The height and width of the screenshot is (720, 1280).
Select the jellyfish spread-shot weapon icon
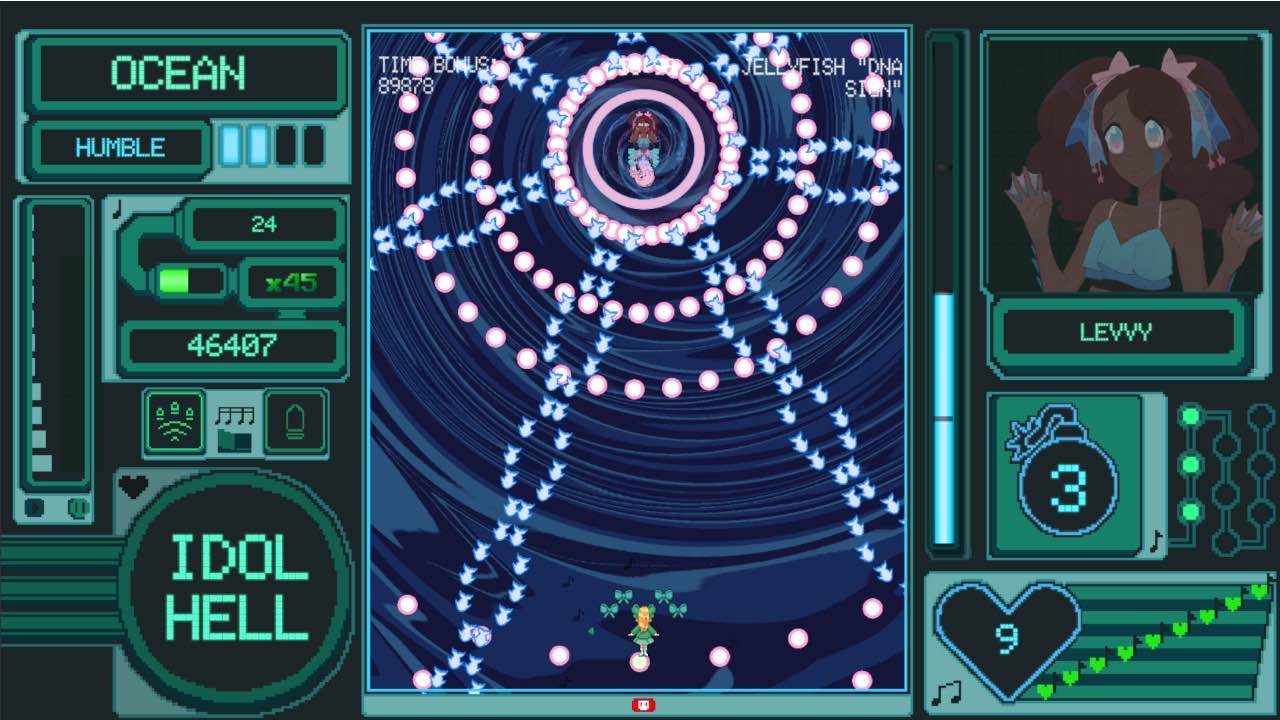(175, 420)
